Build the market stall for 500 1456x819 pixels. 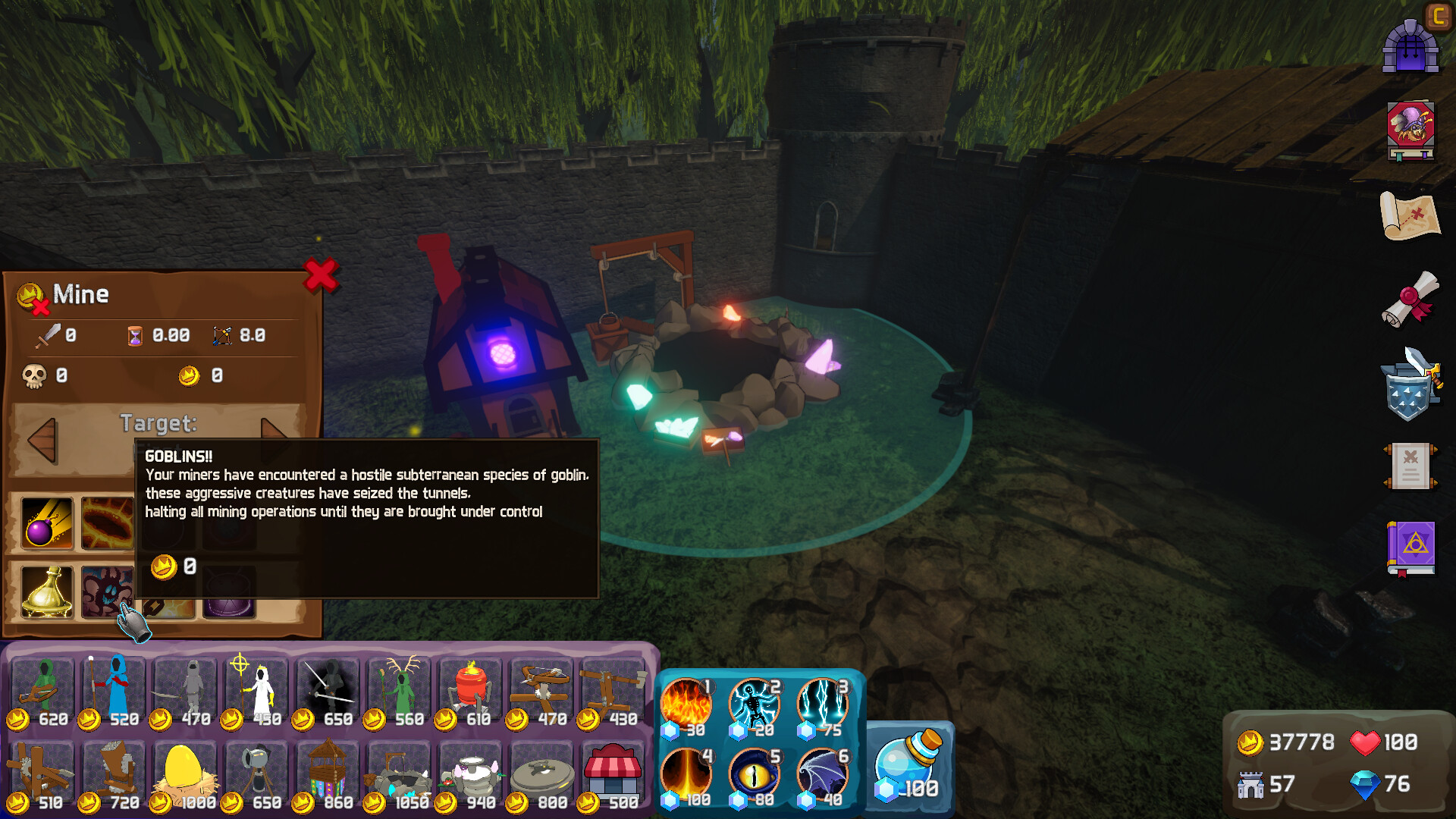[613, 775]
